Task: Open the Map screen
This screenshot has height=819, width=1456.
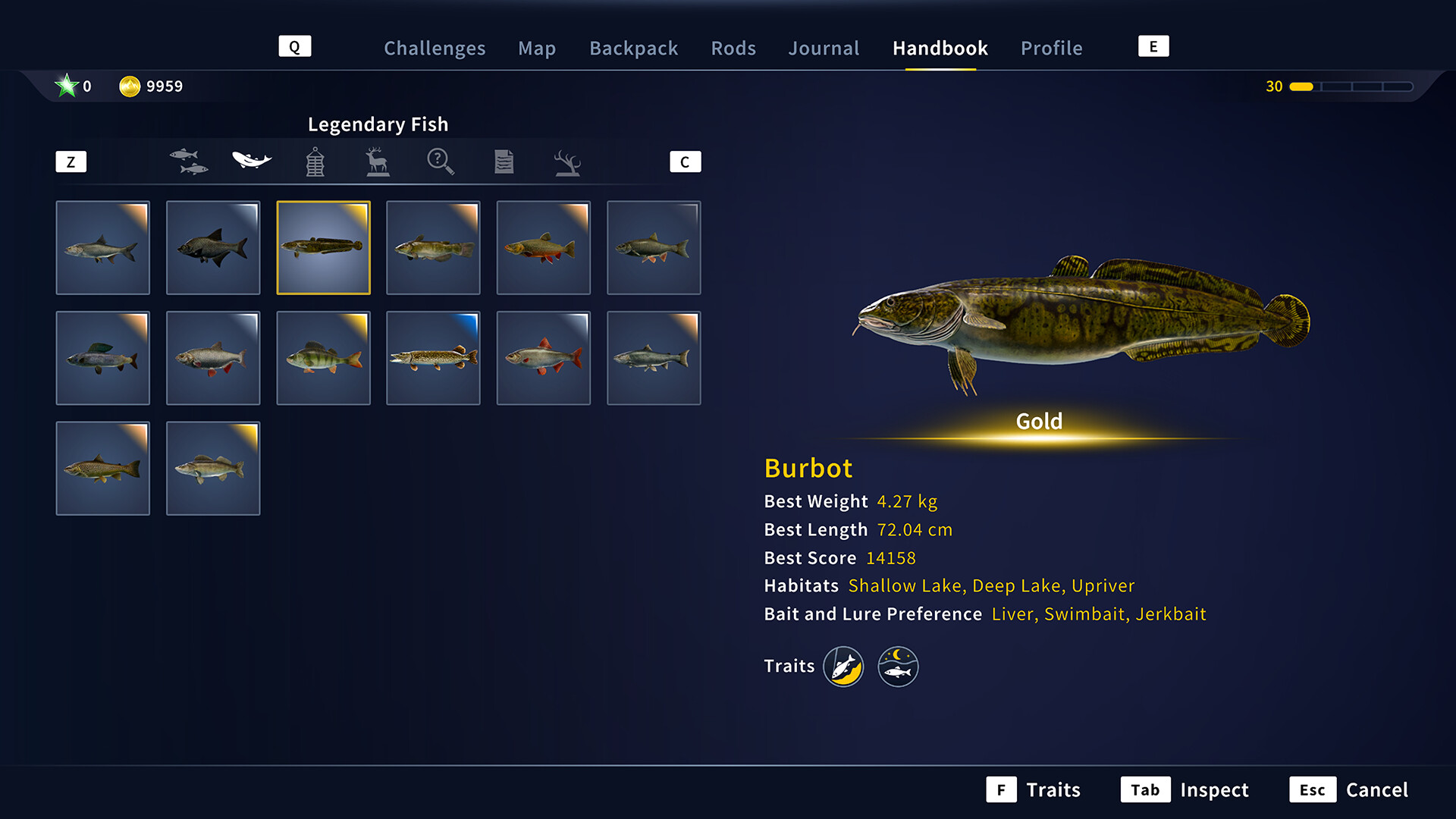Action: 537,48
